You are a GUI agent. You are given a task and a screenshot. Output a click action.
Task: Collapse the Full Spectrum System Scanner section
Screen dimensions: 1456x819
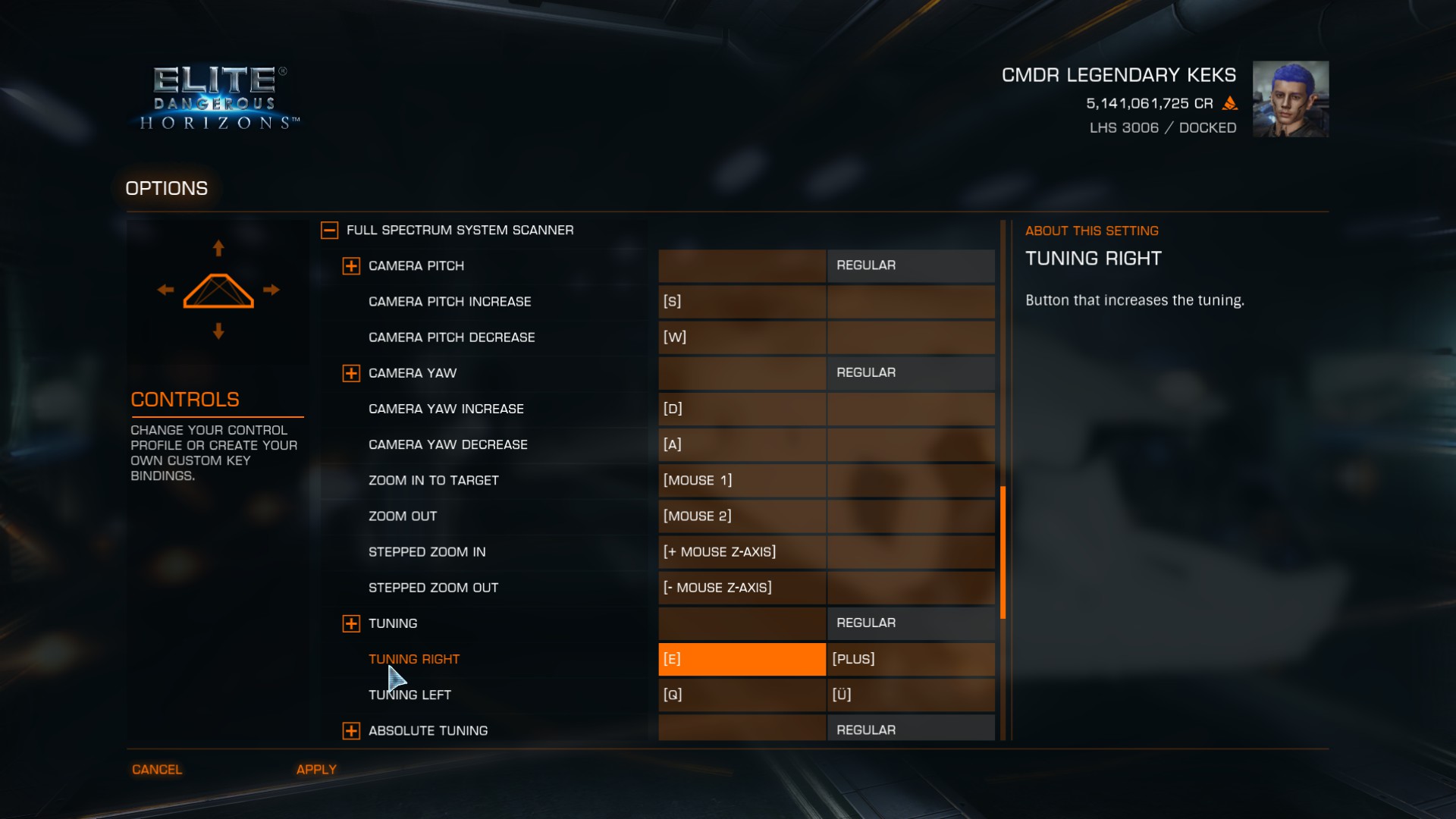tap(329, 231)
